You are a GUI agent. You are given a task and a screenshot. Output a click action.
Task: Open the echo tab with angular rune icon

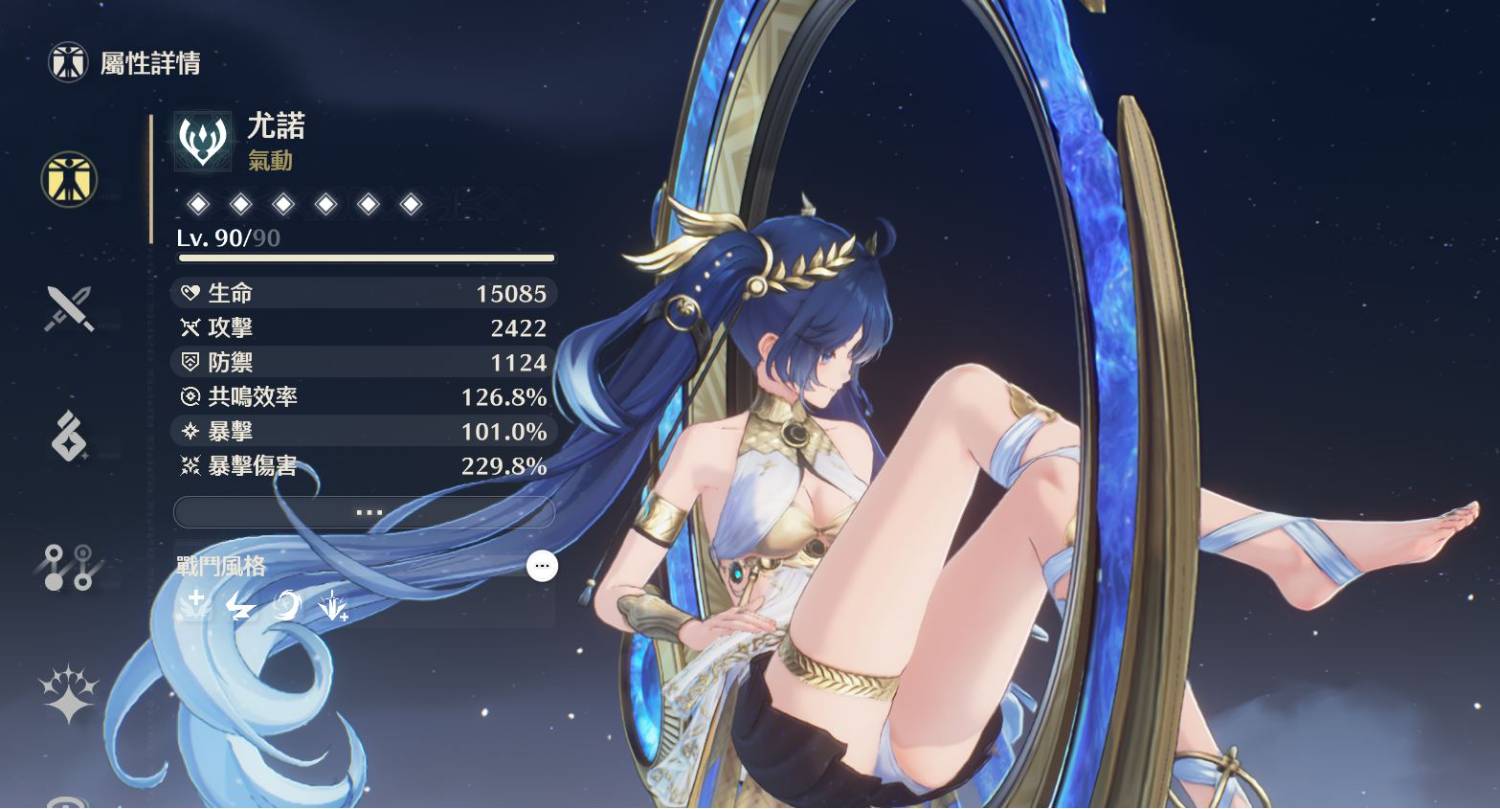tap(69, 437)
